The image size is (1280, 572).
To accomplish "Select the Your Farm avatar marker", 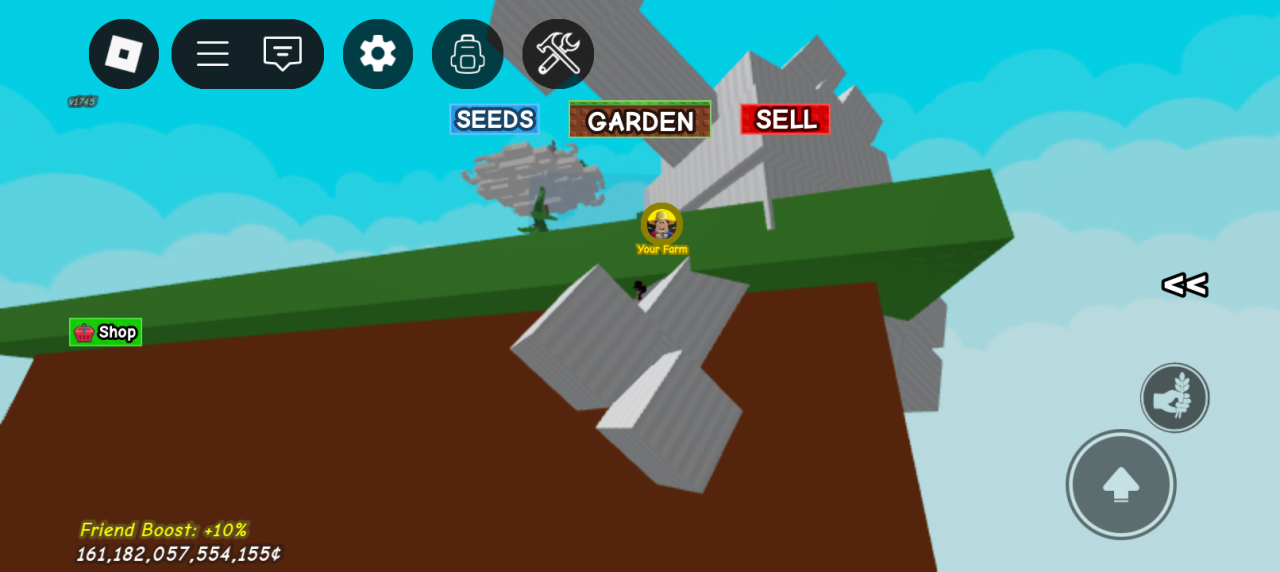I will pos(661,226).
